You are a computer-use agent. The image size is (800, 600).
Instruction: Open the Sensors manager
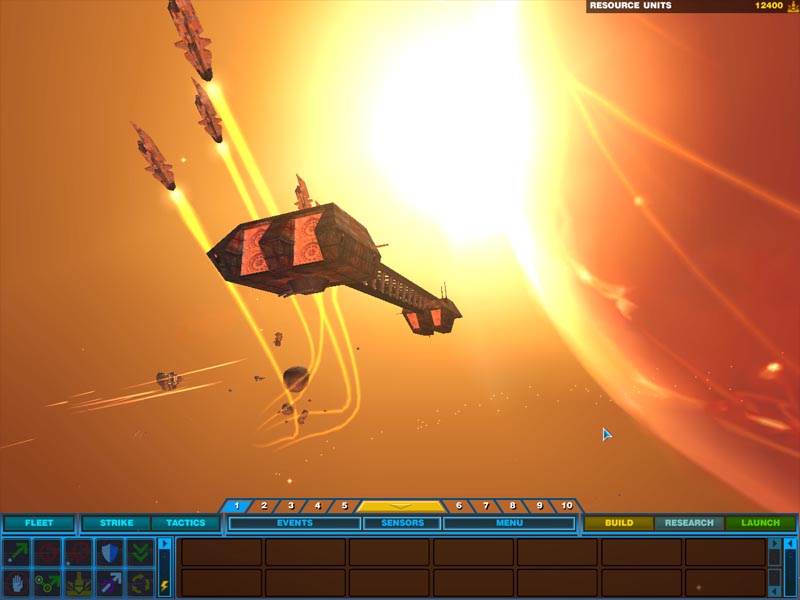(x=401, y=523)
